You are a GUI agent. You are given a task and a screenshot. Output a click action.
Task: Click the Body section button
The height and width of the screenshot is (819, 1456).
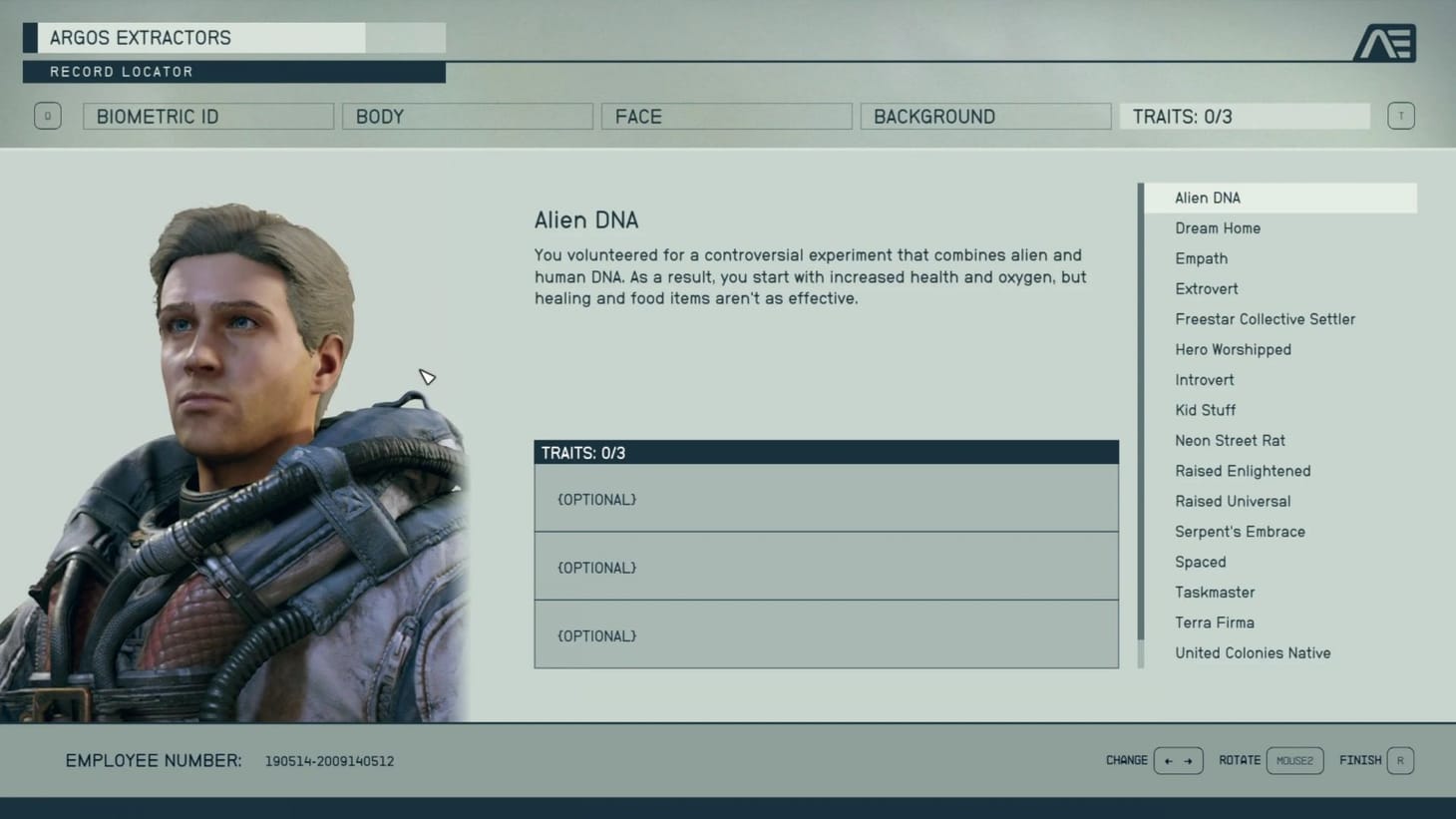[x=467, y=116]
